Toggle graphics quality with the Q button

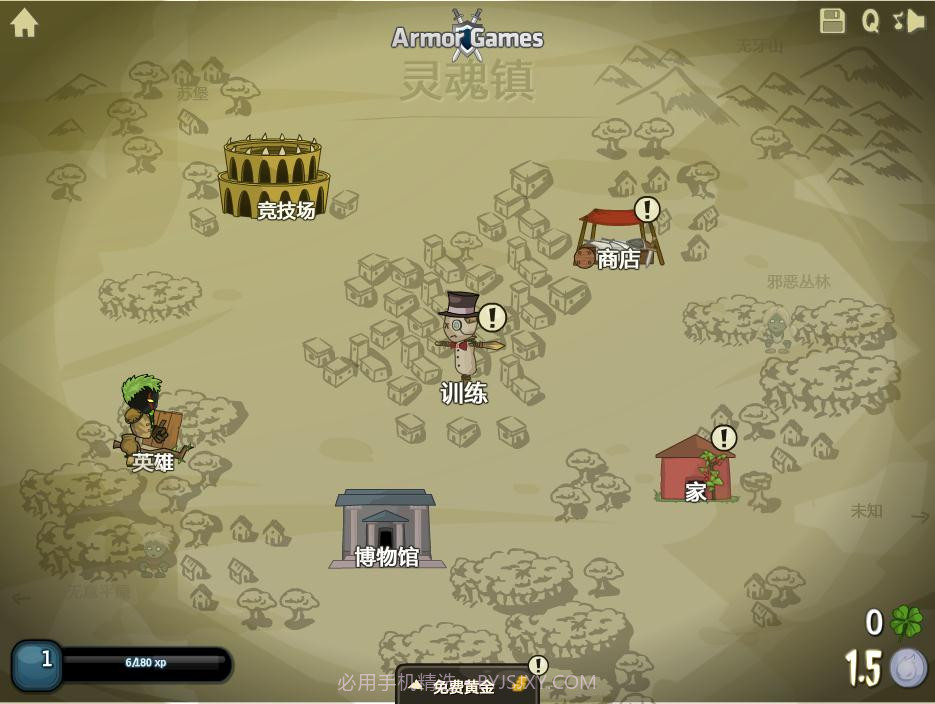coord(871,21)
